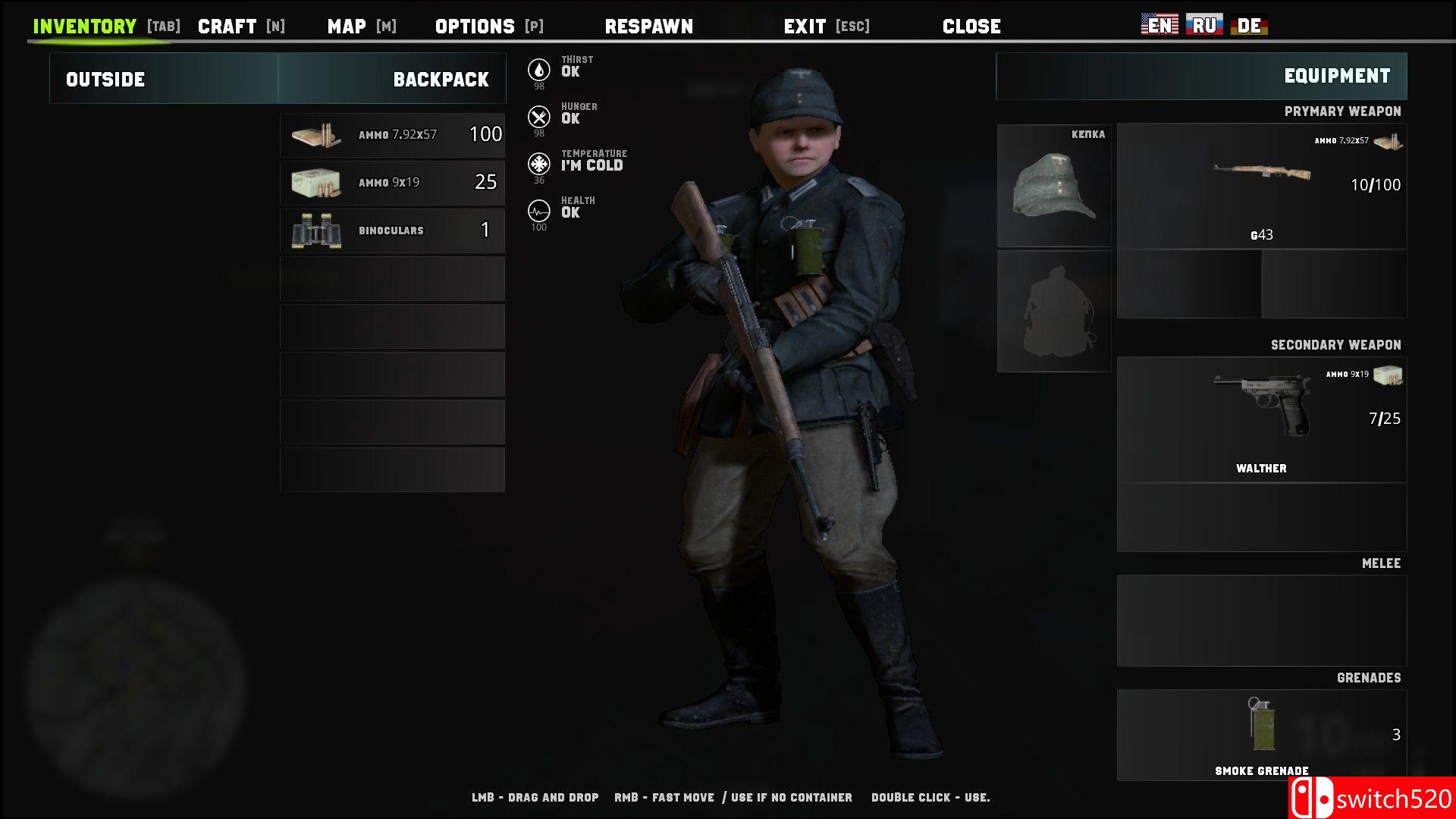Image resolution: width=1456 pixels, height=819 pixels.
Task: Click the empty backpack equipment slot
Action: click(1054, 311)
